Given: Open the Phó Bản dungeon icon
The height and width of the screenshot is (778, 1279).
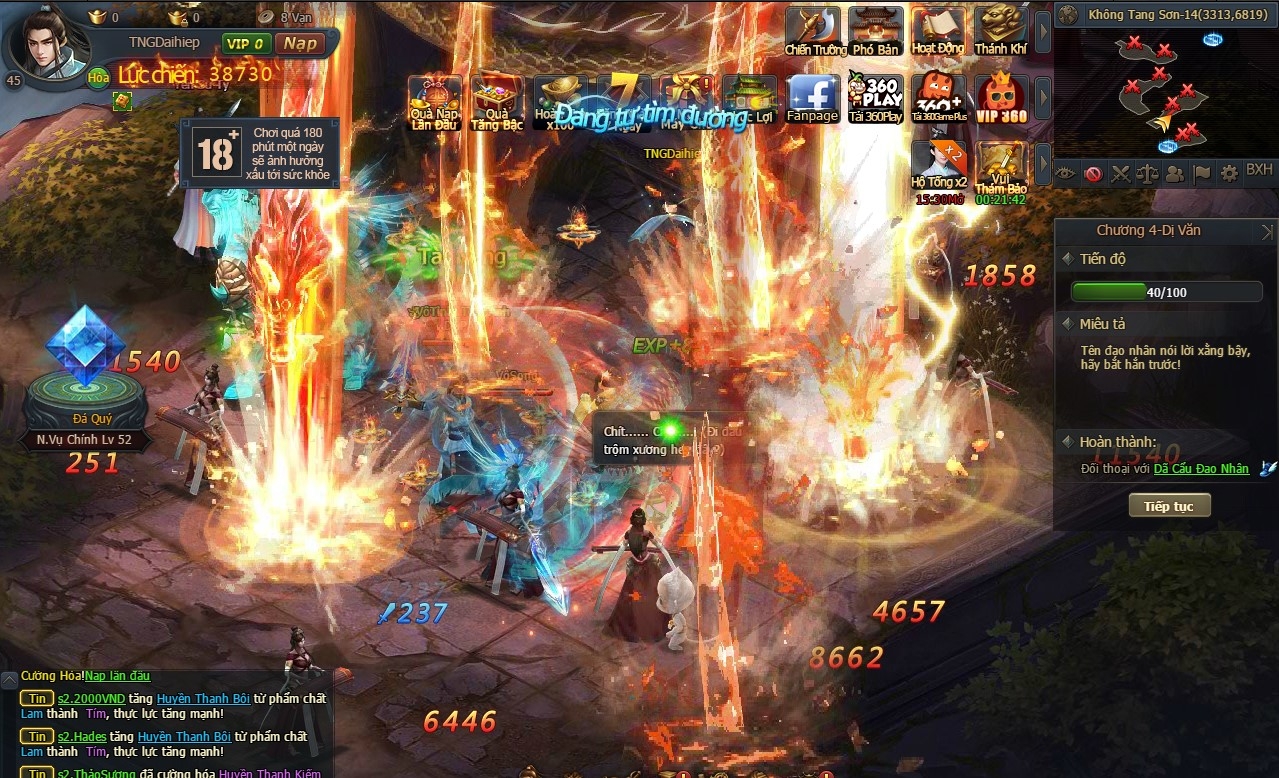Looking at the screenshot, I should tap(876, 30).
